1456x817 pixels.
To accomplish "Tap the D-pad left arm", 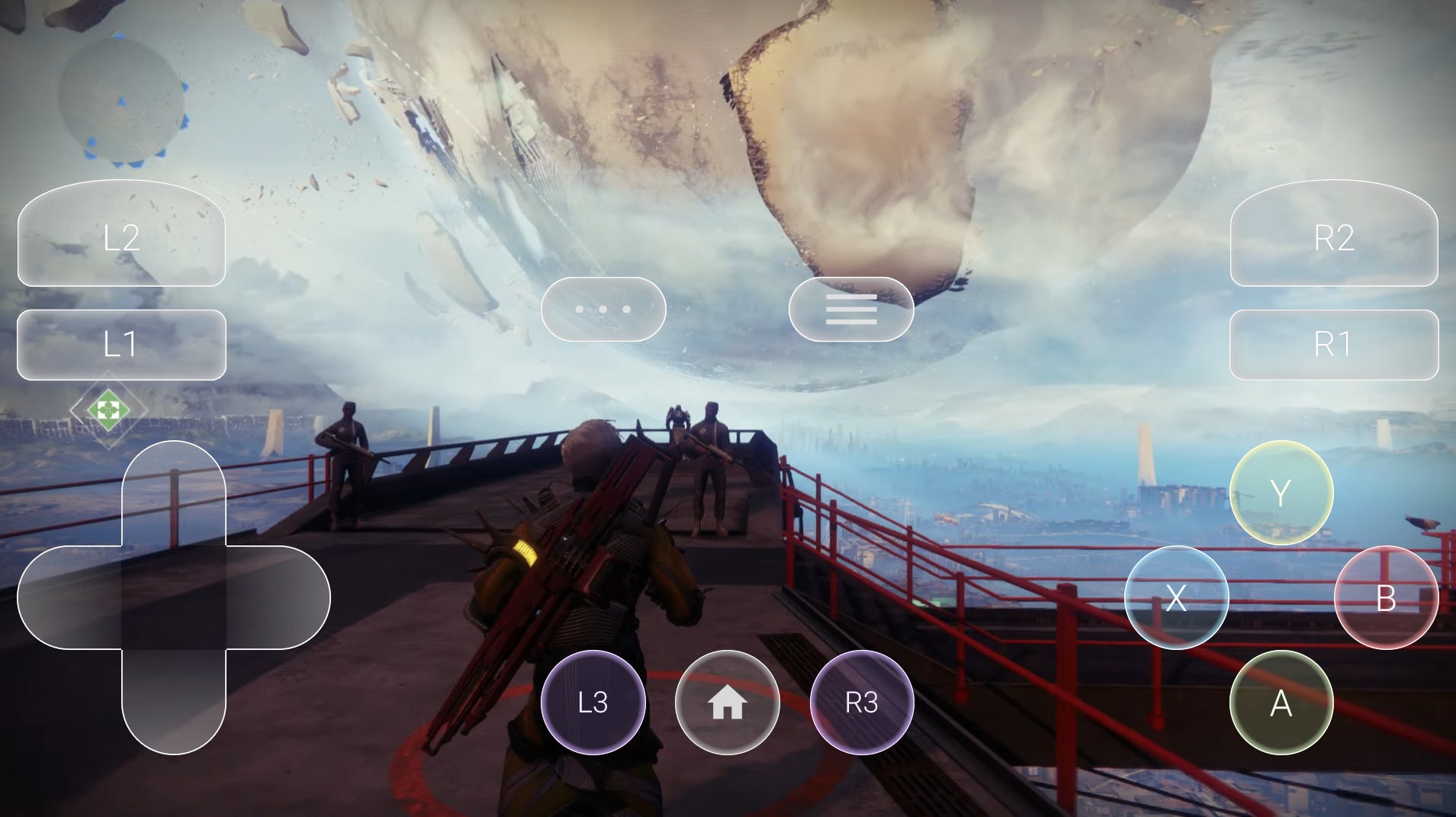I will [69, 597].
